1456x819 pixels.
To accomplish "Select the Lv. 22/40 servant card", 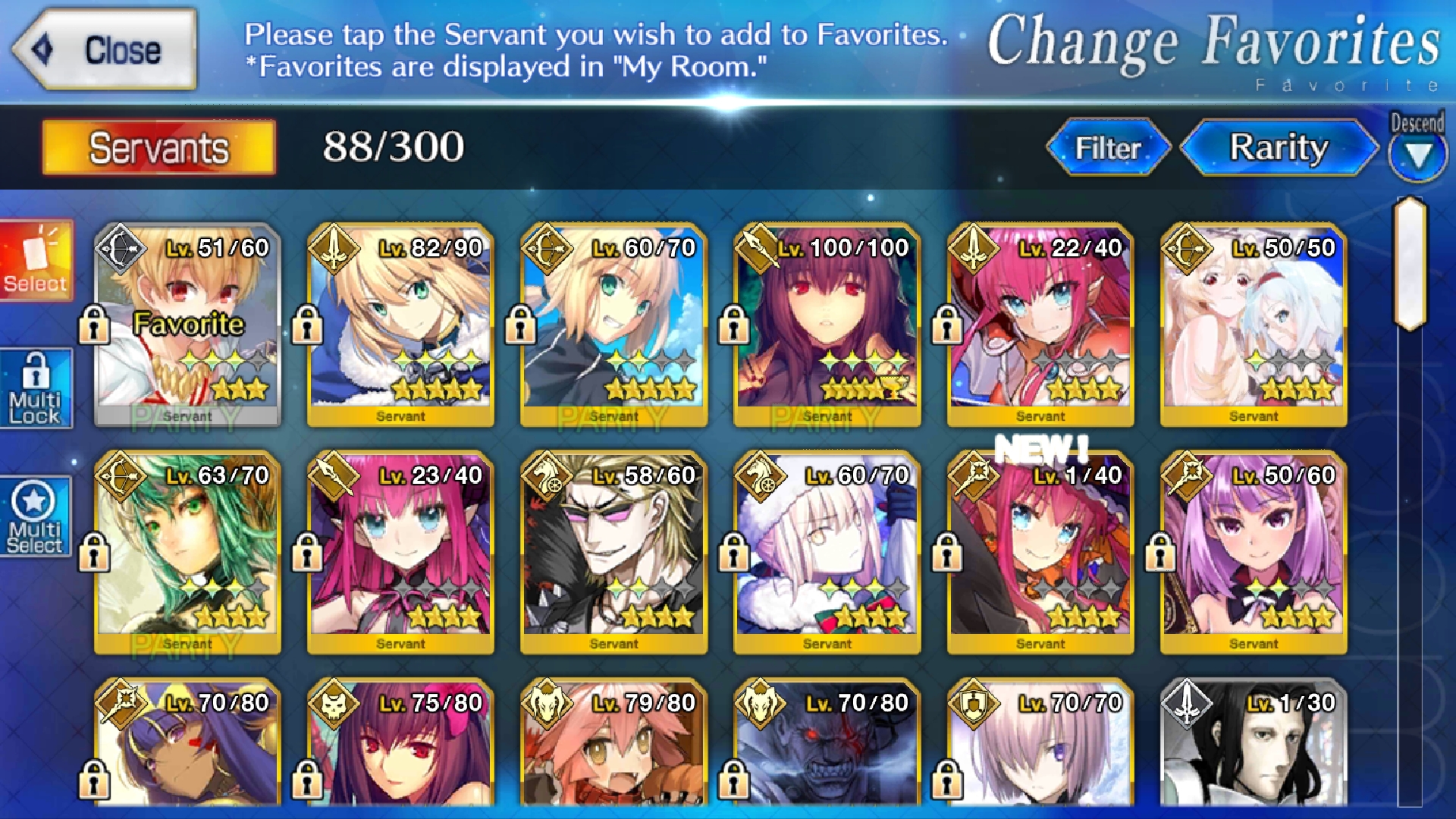I will pos(1040,325).
